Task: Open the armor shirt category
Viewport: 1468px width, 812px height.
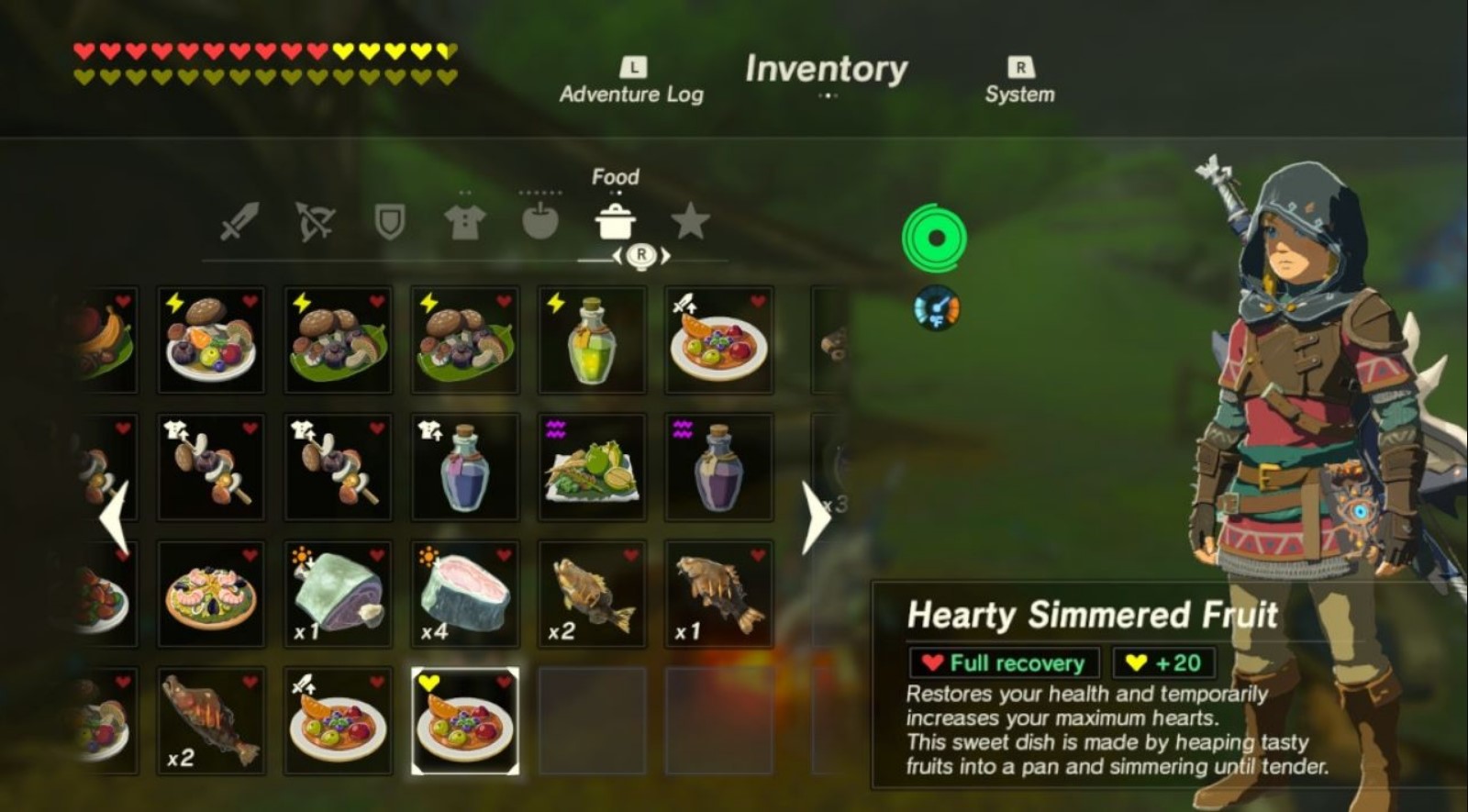Action: tap(464, 220)
